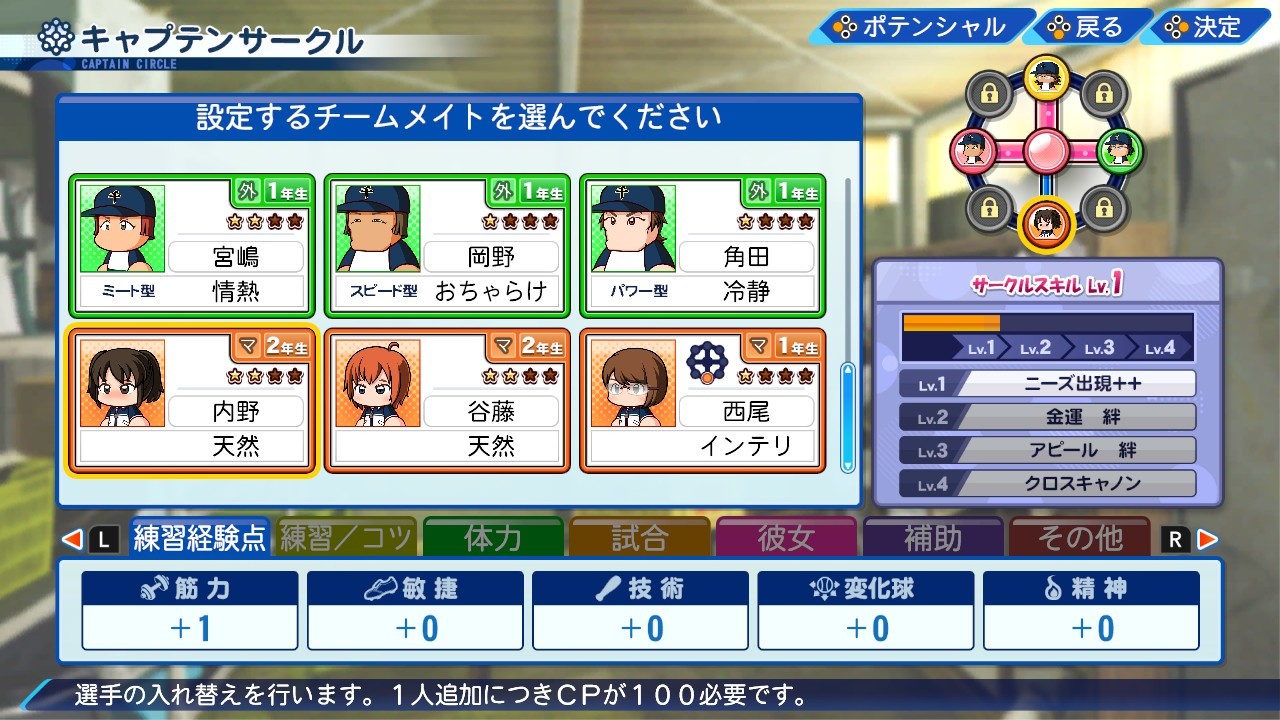Select the center pink circle node
Screen dimensions: 1280x720
click(x=1046, y=151)
